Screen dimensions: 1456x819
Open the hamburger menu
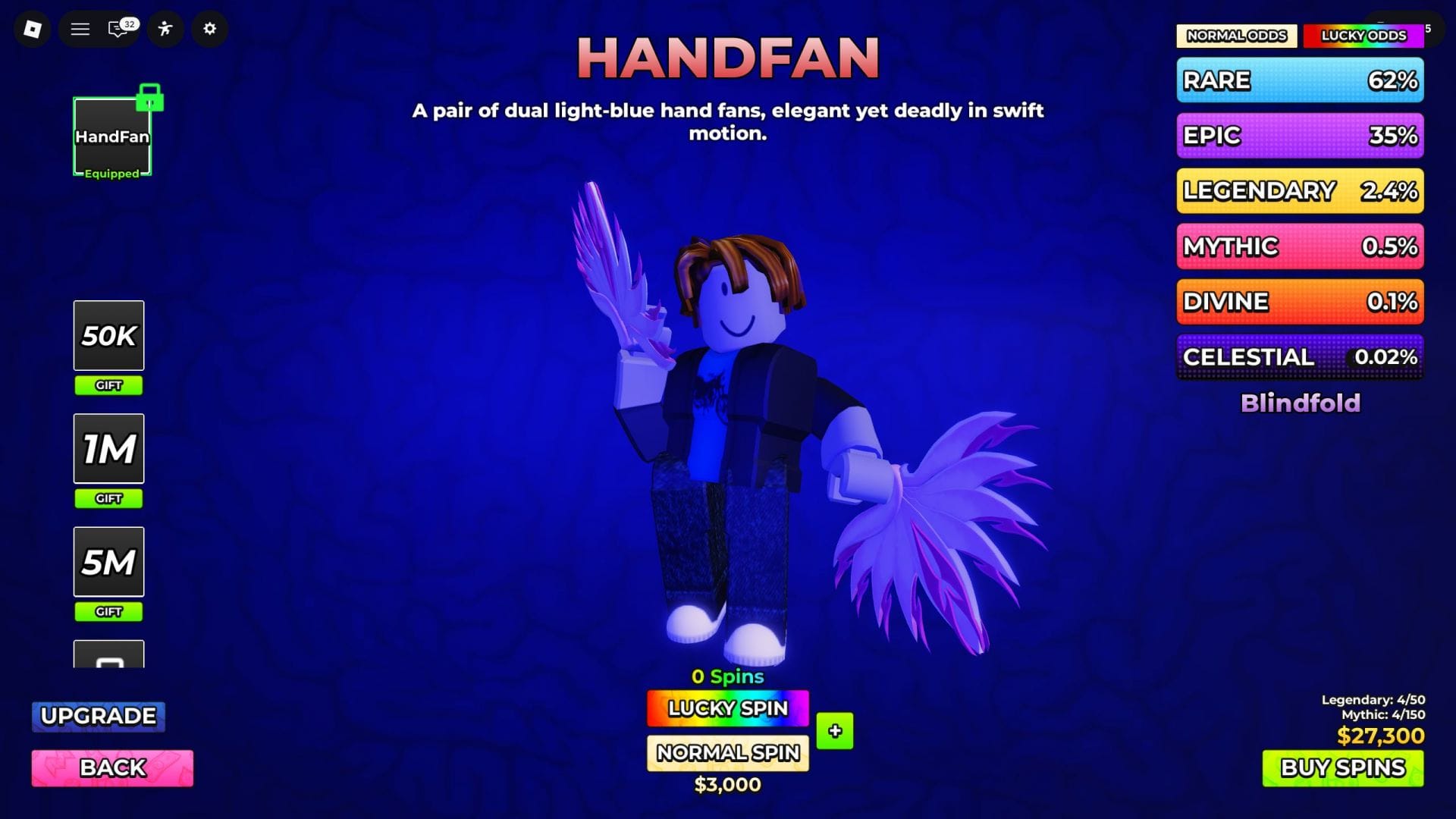(80, 29)
